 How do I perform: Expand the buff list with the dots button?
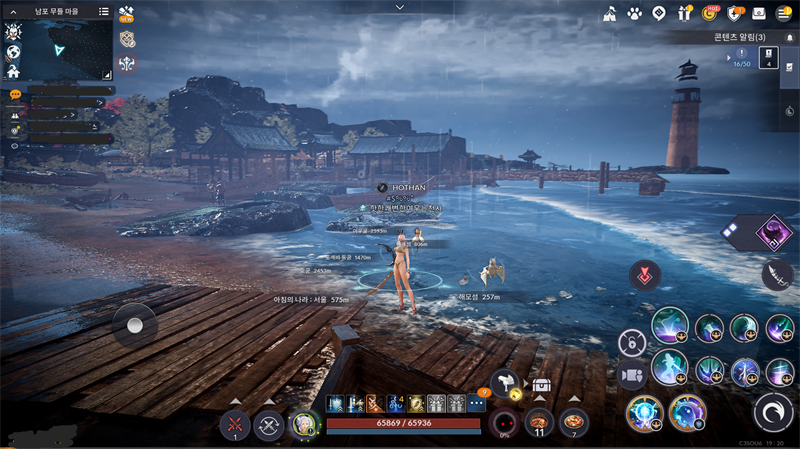tap(476, 404)
